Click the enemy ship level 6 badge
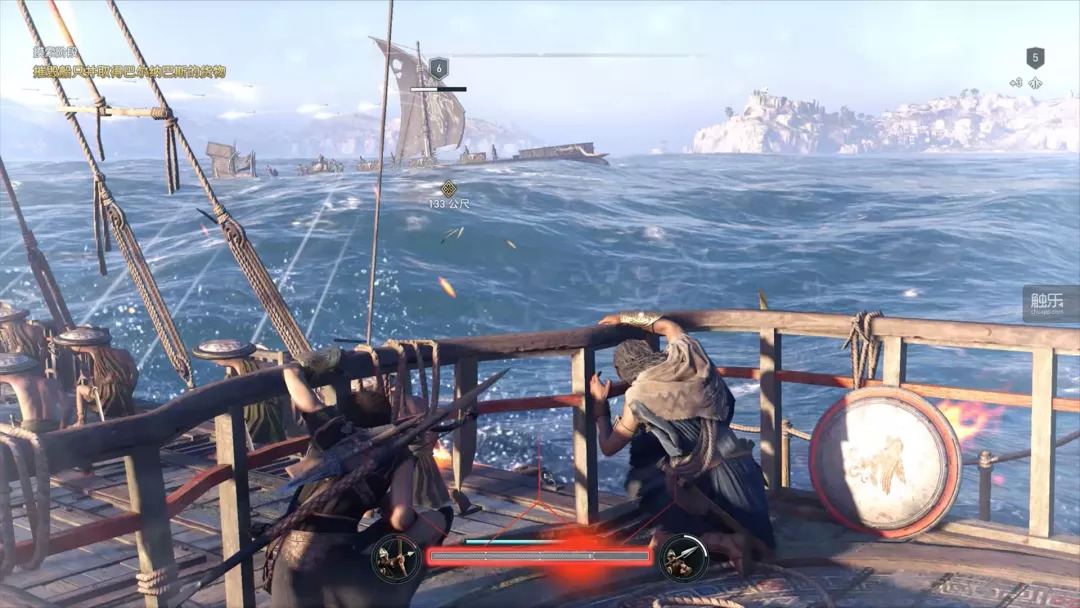 pyautogui.click(x=438, y=68)
